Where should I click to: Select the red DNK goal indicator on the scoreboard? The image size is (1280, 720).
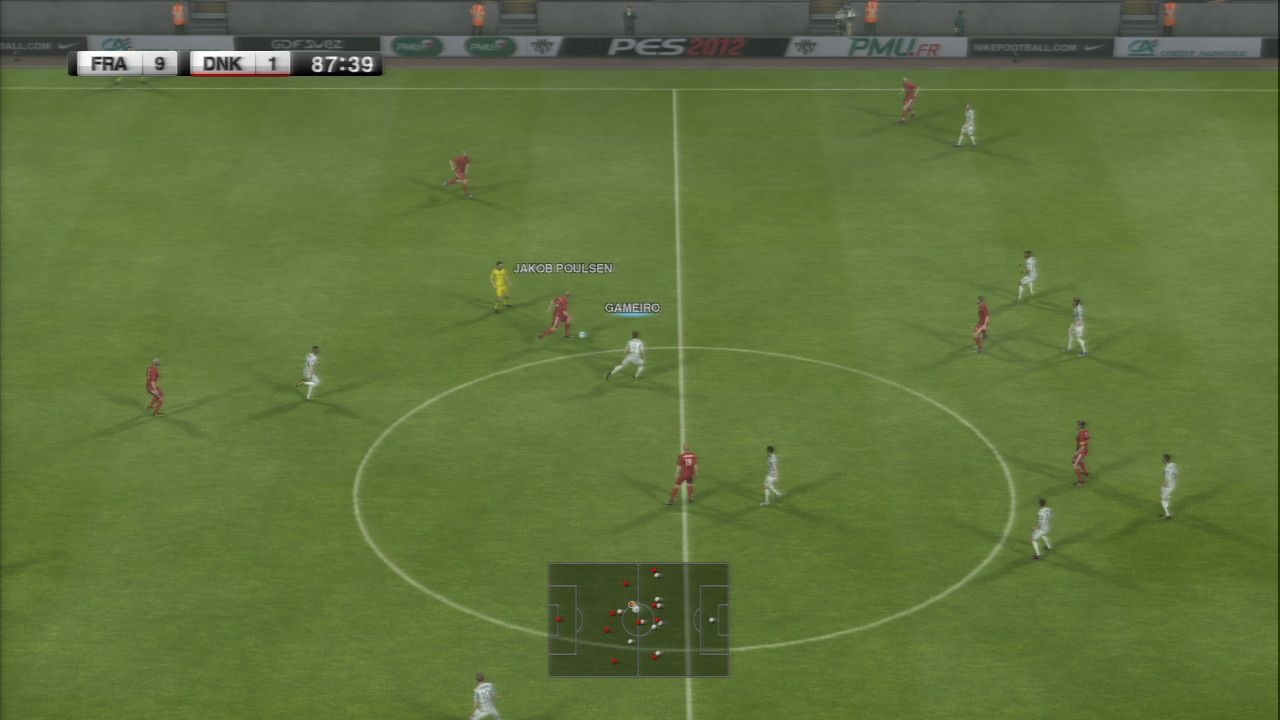[x=240, y=73]
